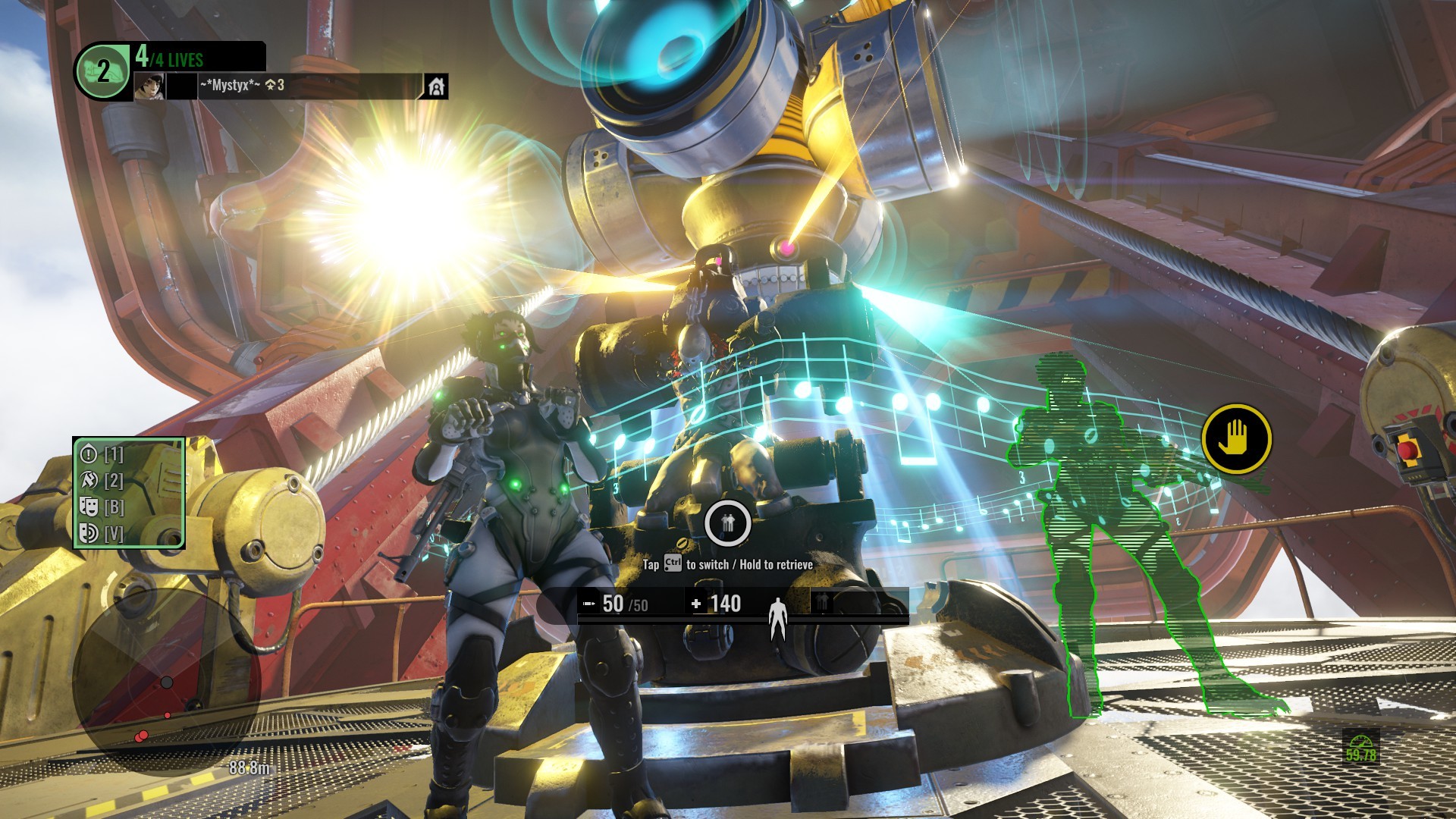Image resolution: width=1456 pixels, height=819 pixels.
Task: Activate the mask voice line icon
Action: (x=89, y=533)
